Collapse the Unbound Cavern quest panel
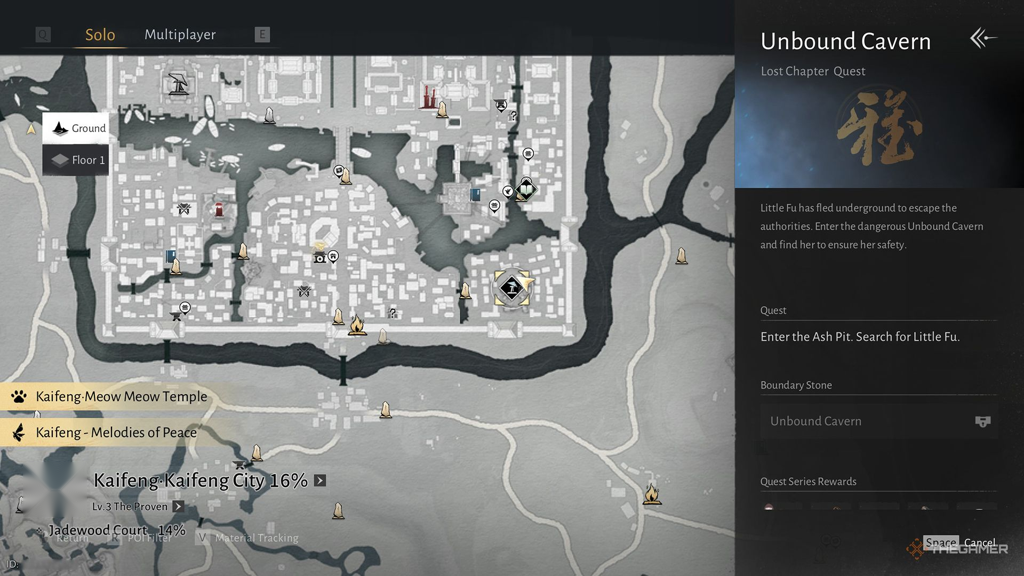 coord(983,39)
